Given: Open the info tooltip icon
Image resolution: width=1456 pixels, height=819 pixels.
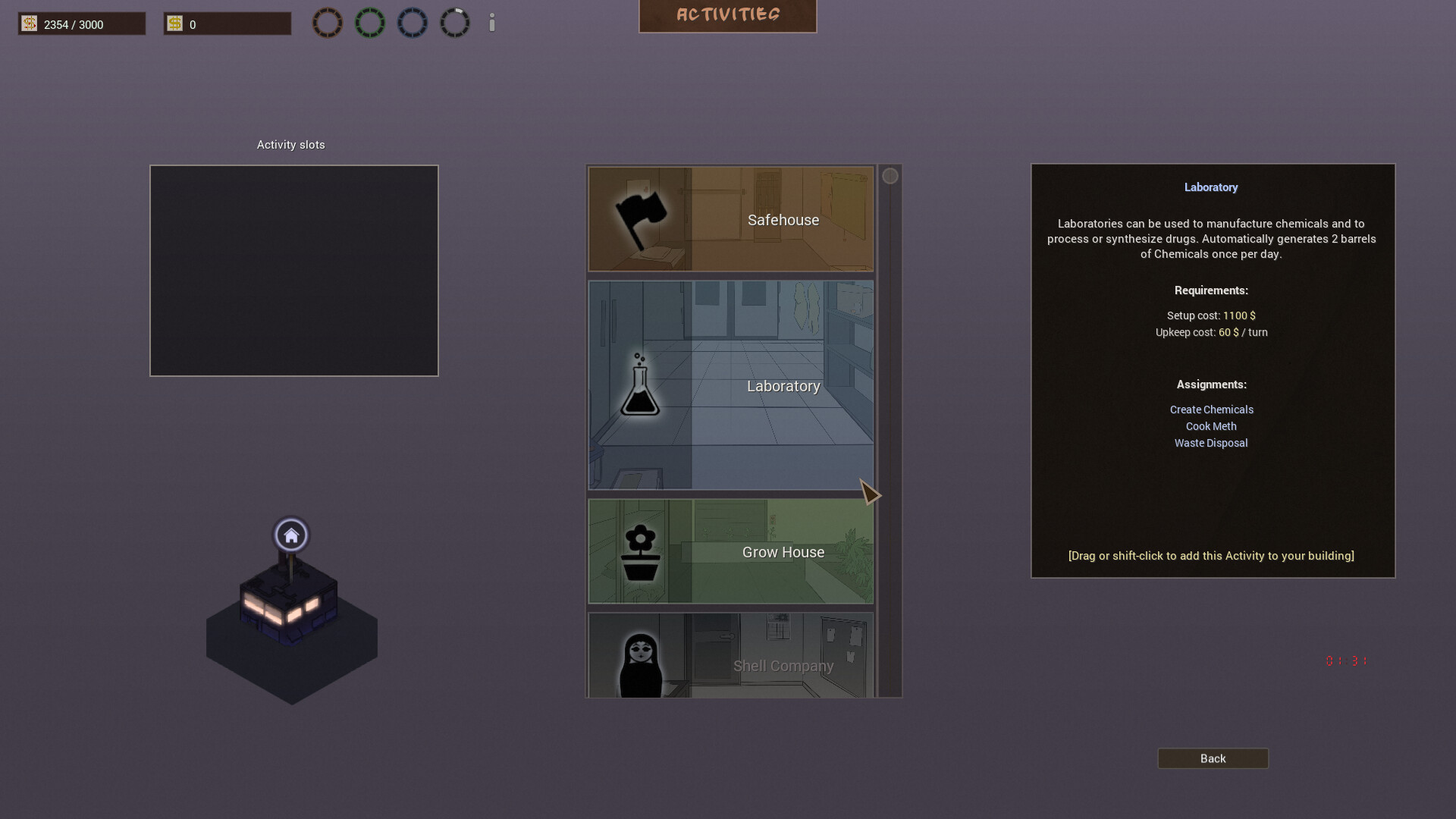Looking at the screenshot, I should [x=491, y=23].
